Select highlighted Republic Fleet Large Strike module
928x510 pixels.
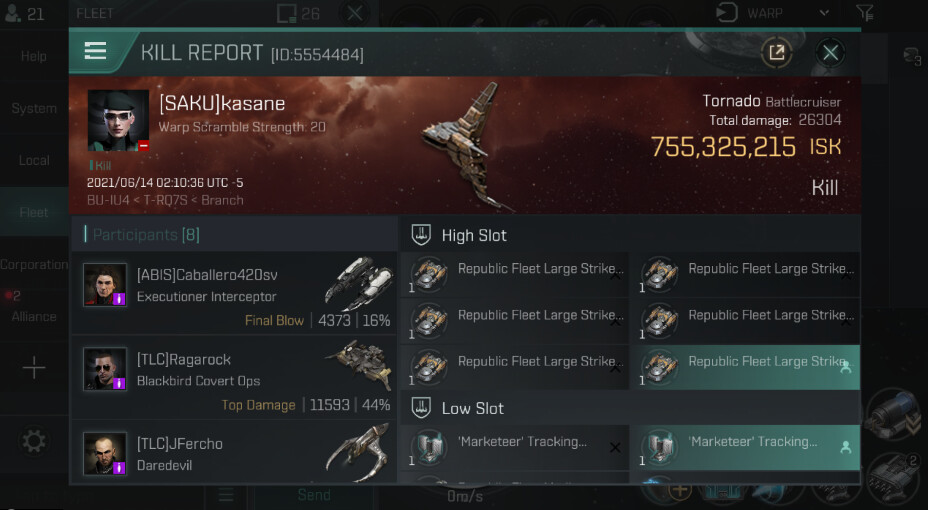(745, 368)
